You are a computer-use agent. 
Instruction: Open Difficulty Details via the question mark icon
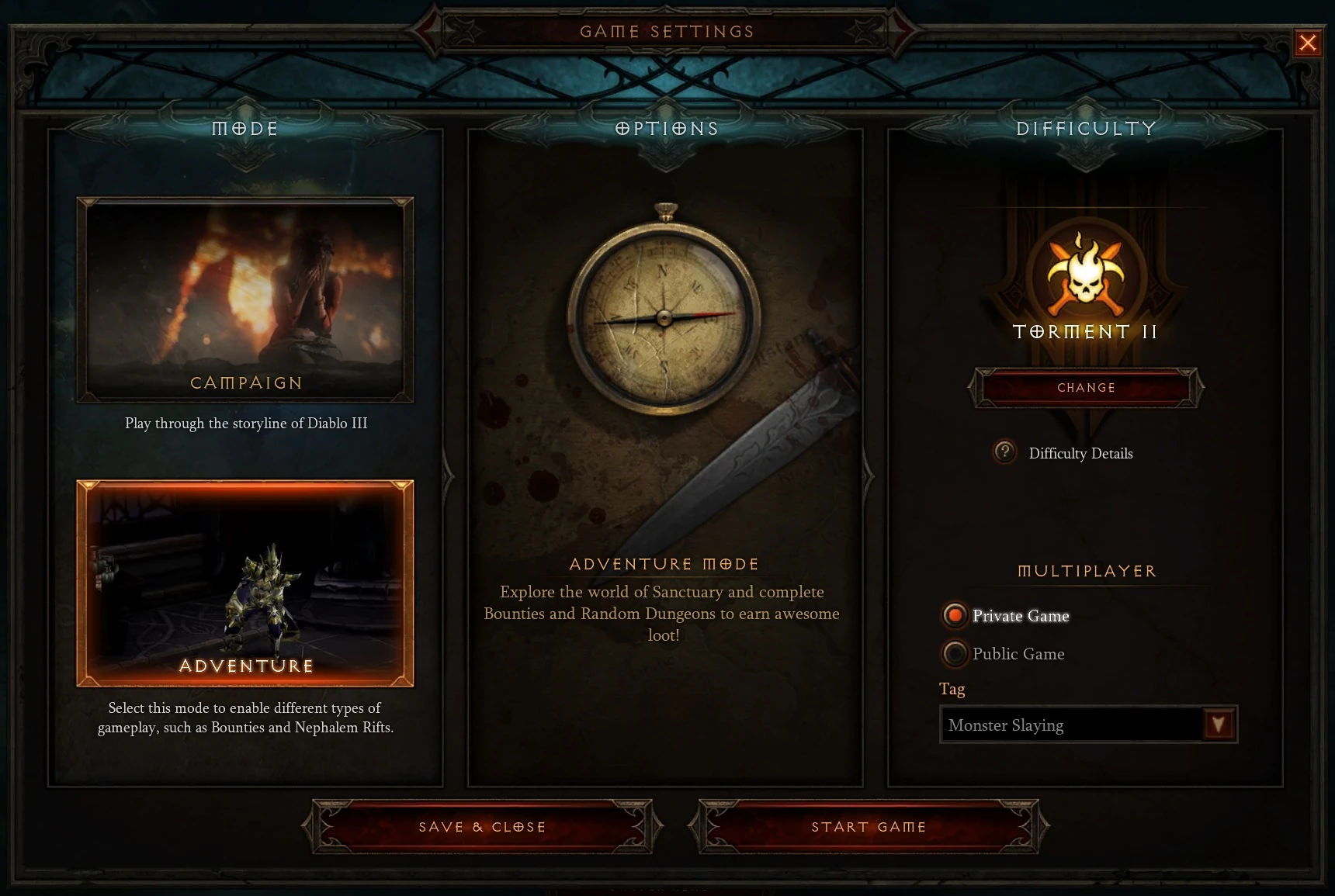click(x=1005, y=453)
